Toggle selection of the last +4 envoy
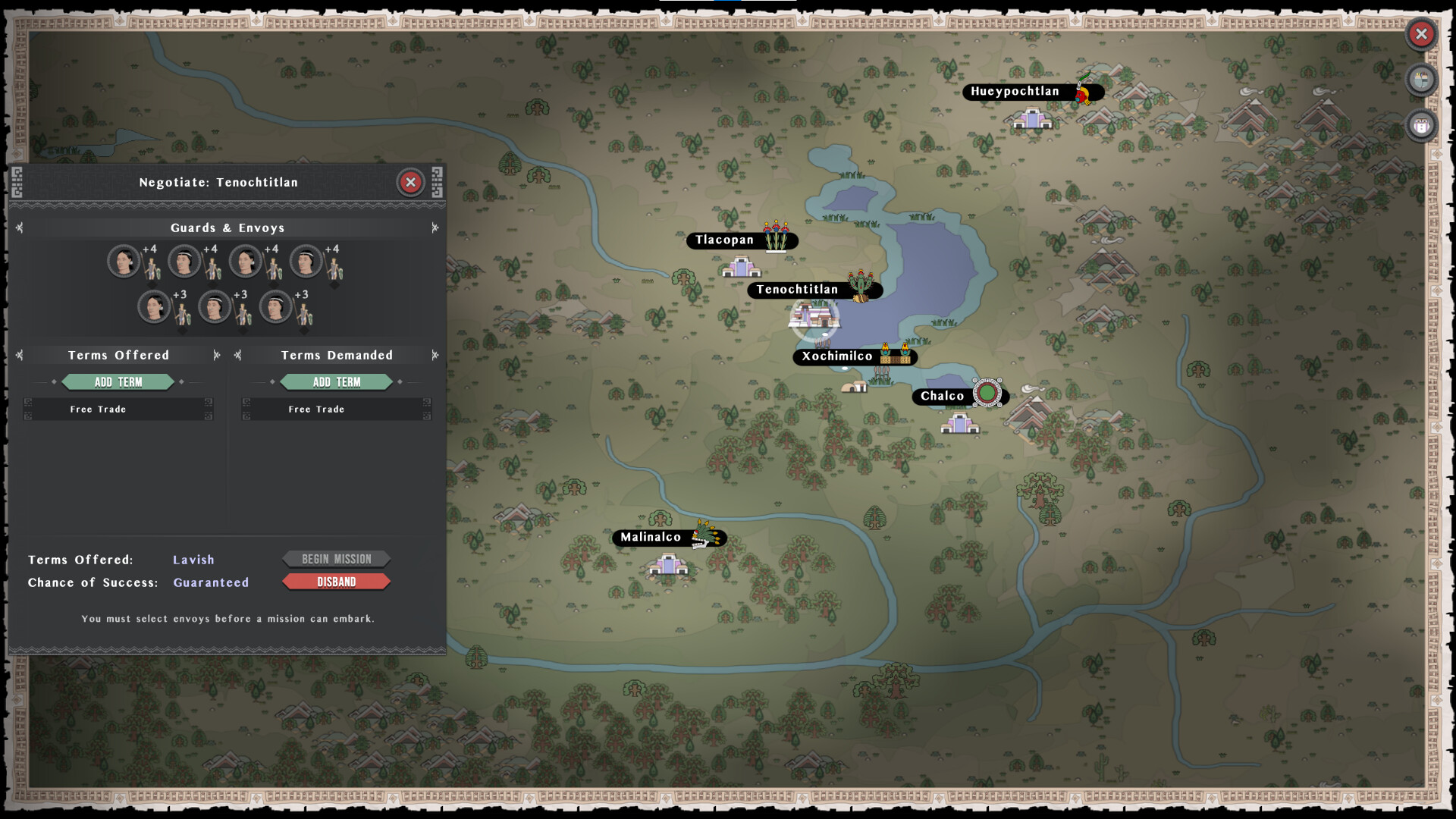1456x819 pixels. coord(306,260)
